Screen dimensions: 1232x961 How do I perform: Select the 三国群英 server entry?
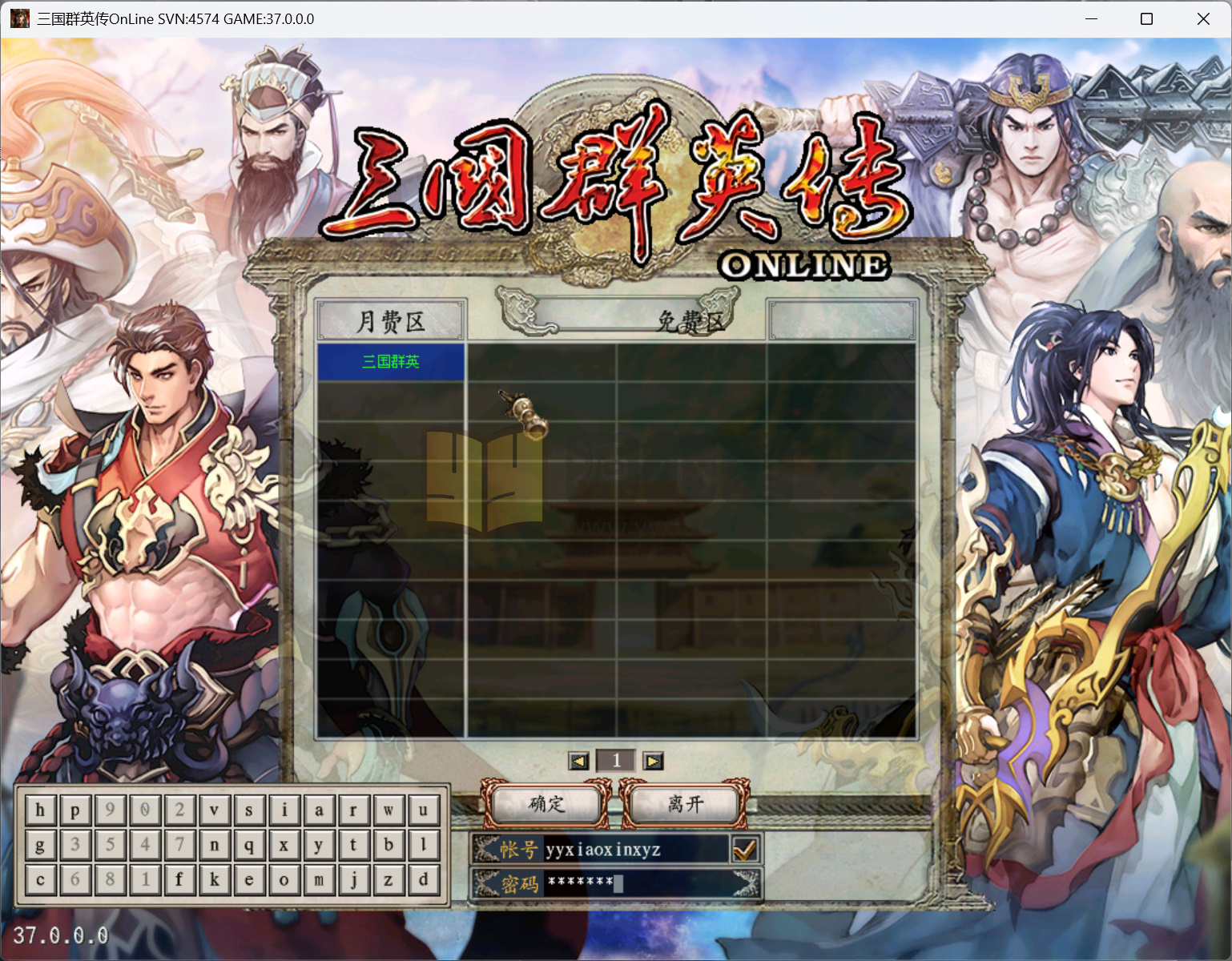point(390,362)
